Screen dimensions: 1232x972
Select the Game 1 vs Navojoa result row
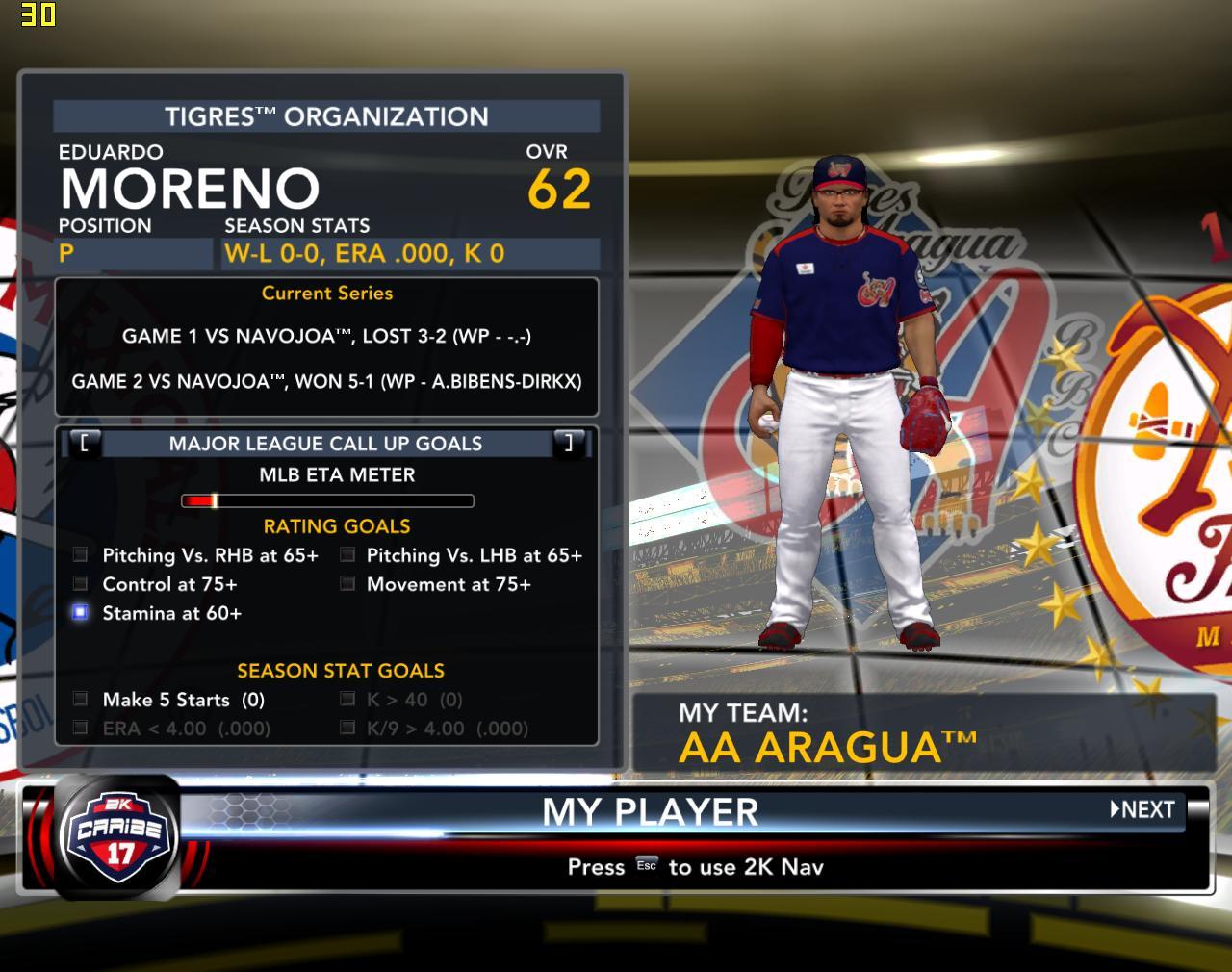(326, 336)
